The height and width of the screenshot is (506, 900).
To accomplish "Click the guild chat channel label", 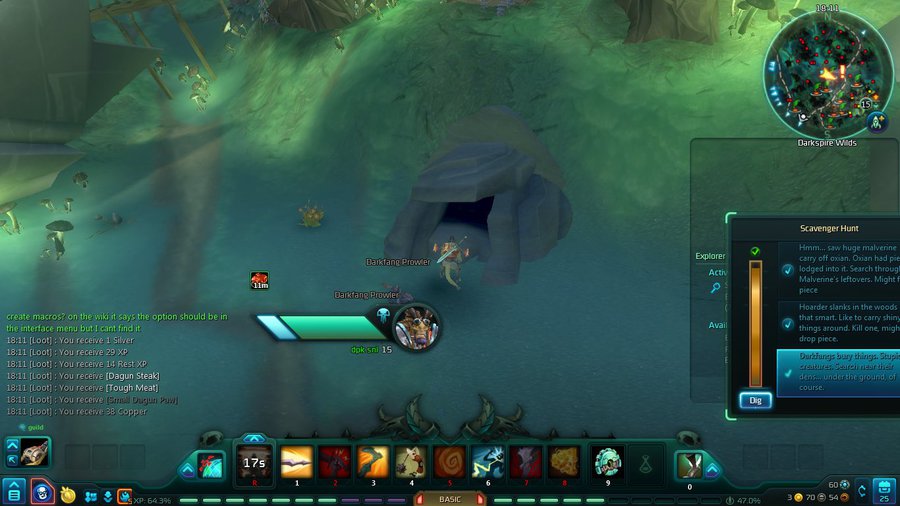I will click(35, 427).
